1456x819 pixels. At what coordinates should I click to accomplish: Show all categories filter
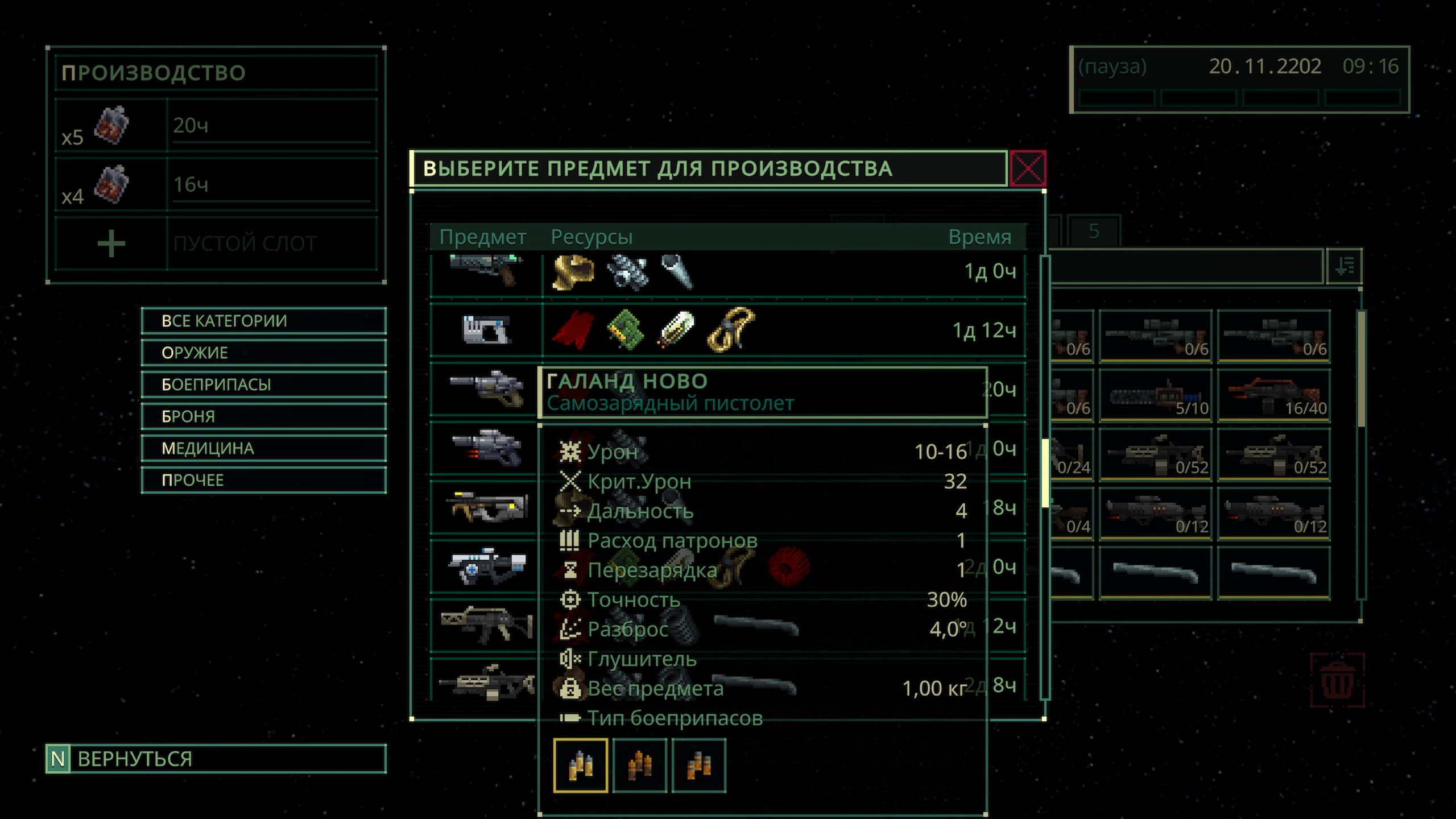tap(263, 321)
